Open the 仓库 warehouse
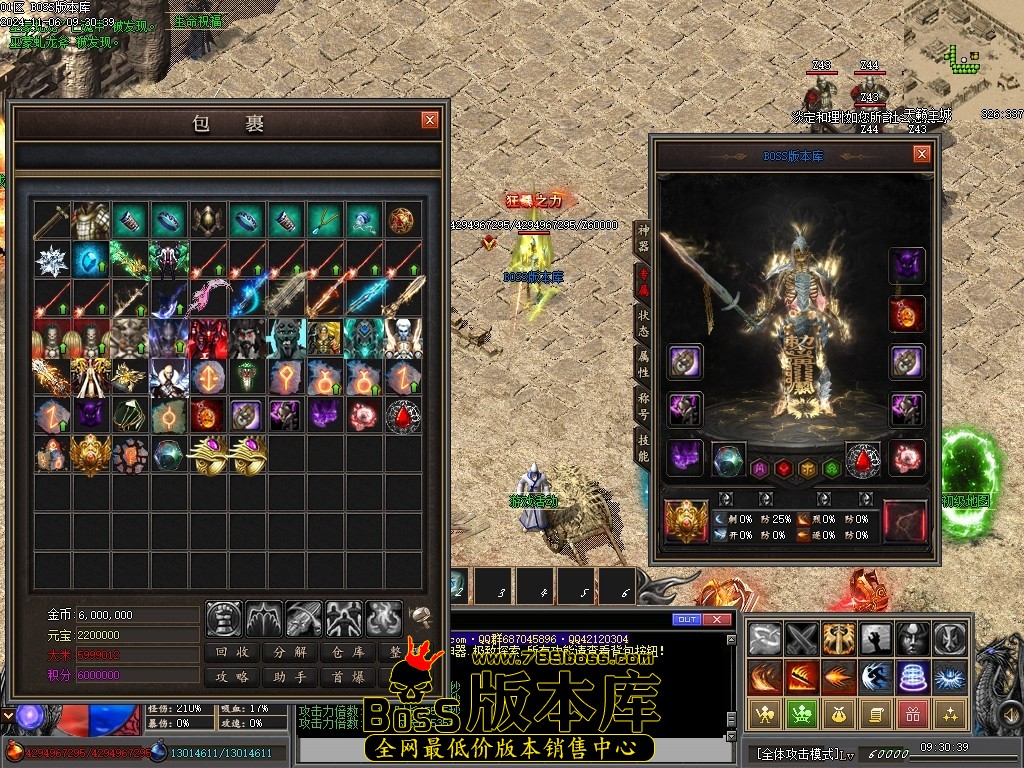The height and width of the screenshot is (768, 1024). tap(348, 652)
